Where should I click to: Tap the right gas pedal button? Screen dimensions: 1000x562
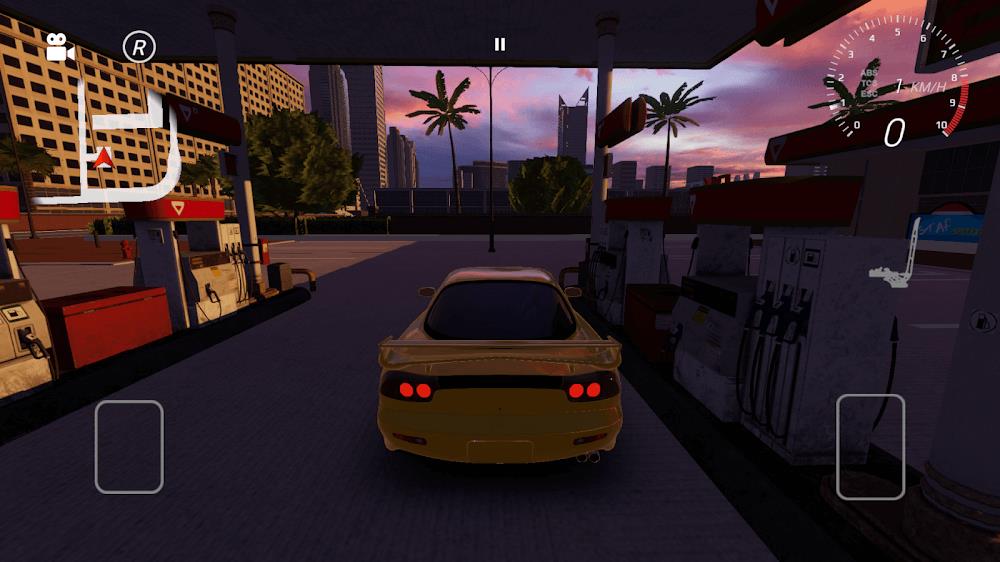(x=870, y=446)
